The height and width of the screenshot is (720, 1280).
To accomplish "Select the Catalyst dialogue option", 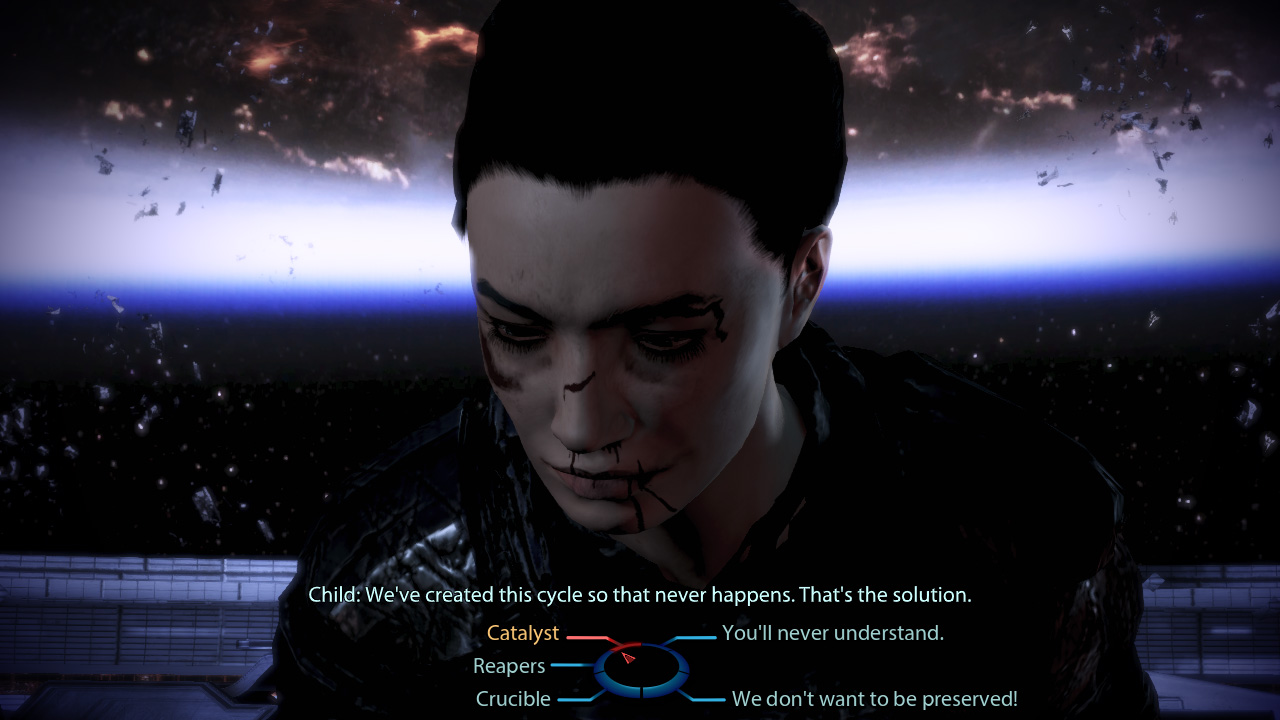I will tap(522, 633).
